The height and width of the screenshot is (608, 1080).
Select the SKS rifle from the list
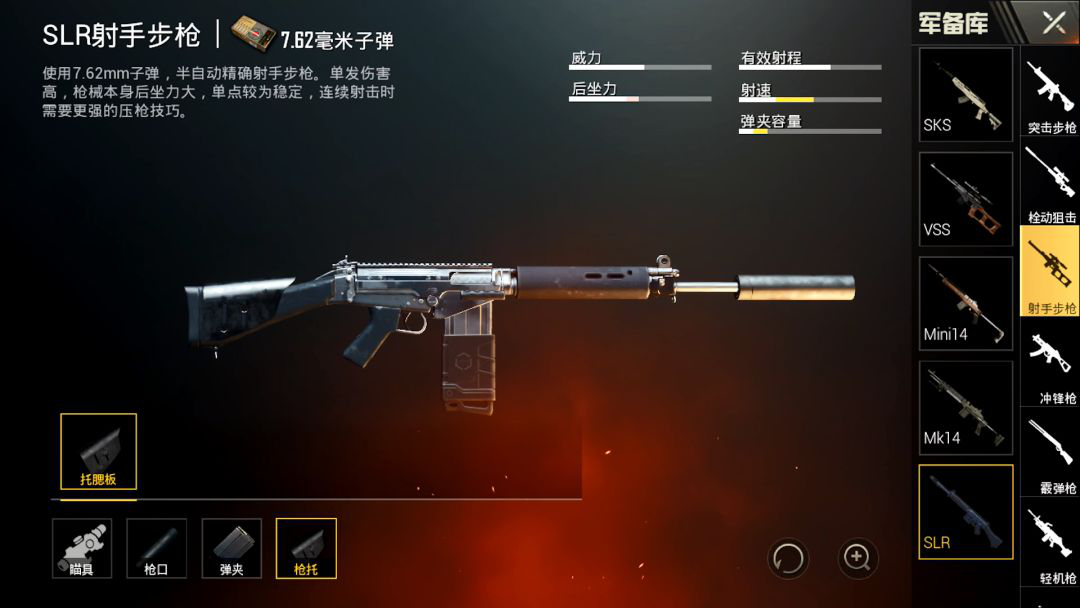(x=965, y=94)
